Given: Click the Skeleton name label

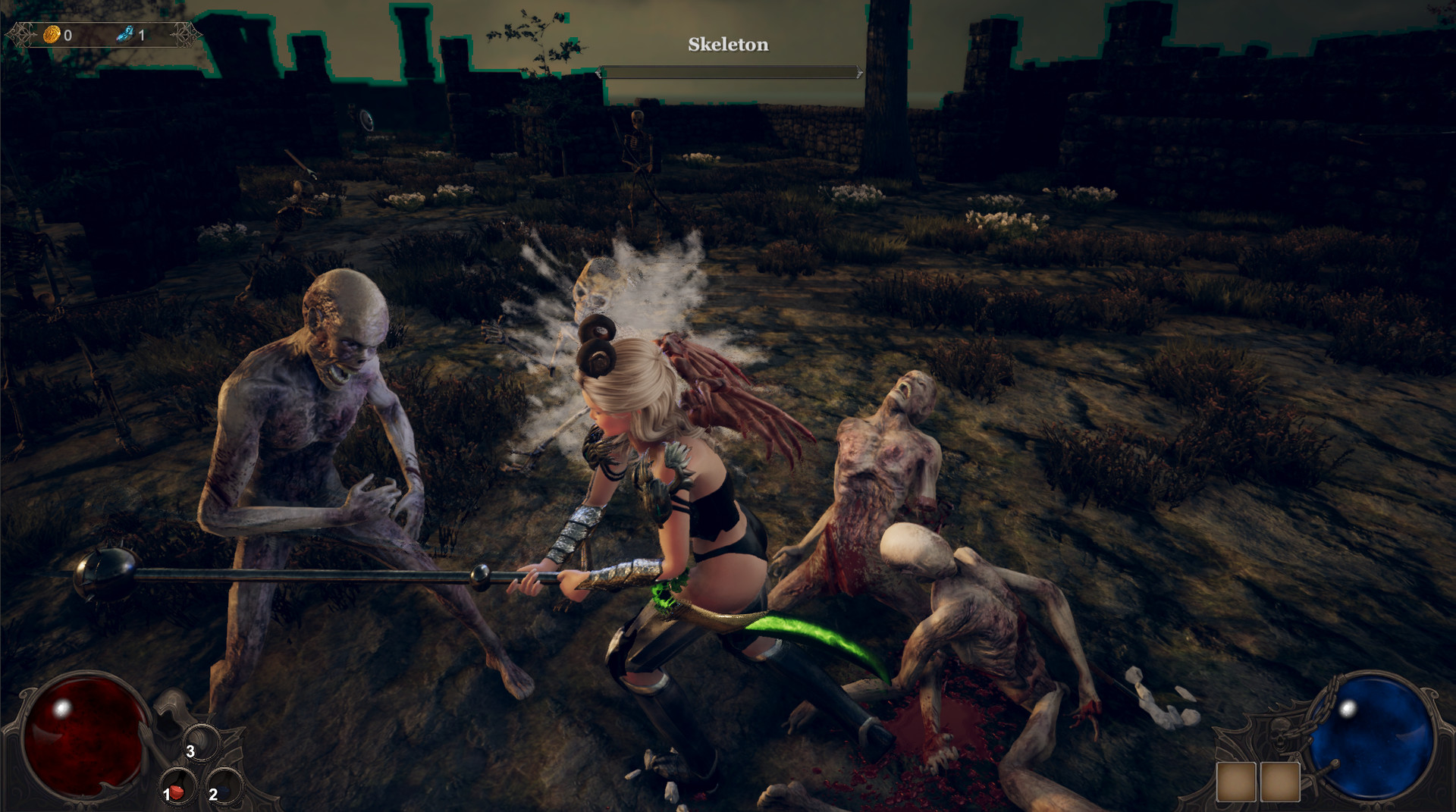Looking at the screenshot, I should 727,45.
